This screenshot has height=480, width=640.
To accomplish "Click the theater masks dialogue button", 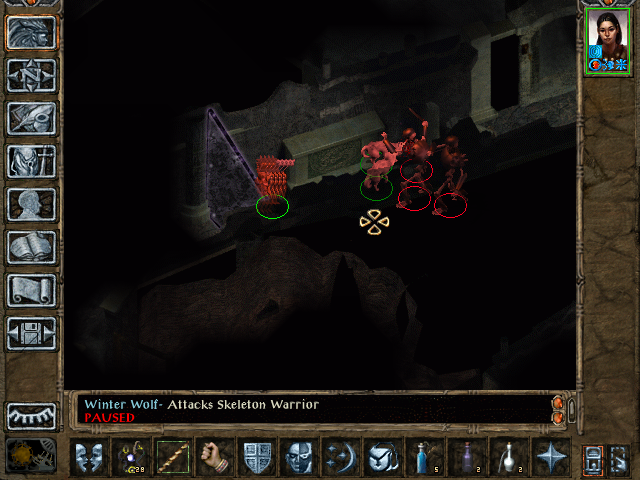I will [x=88, y=458].
